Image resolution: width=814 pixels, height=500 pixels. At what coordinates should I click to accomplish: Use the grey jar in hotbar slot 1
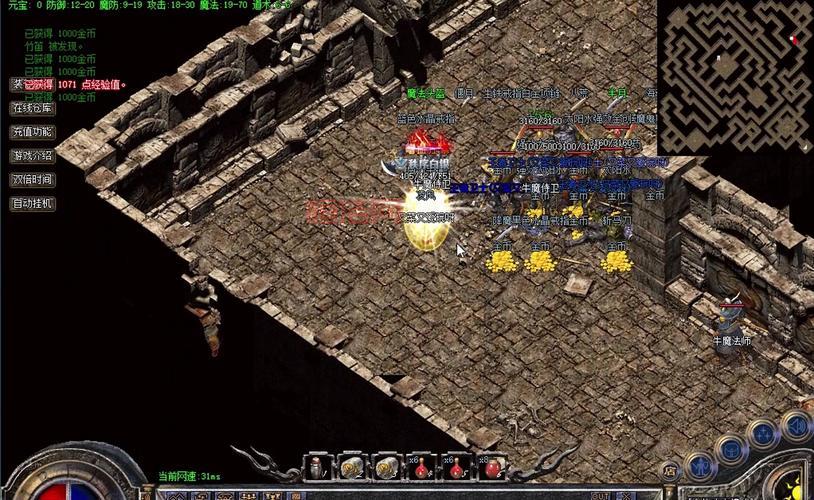point(316,466)
